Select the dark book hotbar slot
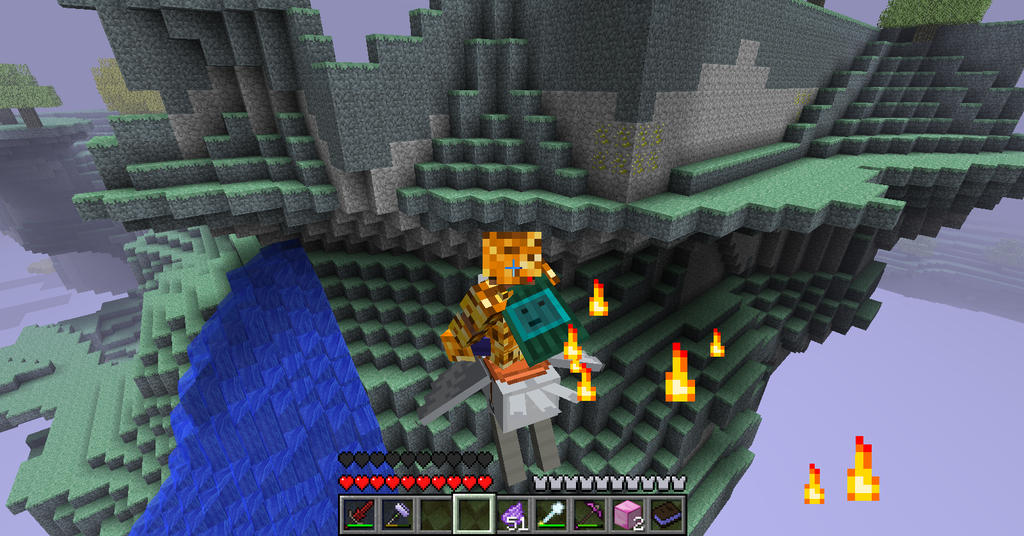Viewport: 1024px width, 536px height. [x=666, y=515]
